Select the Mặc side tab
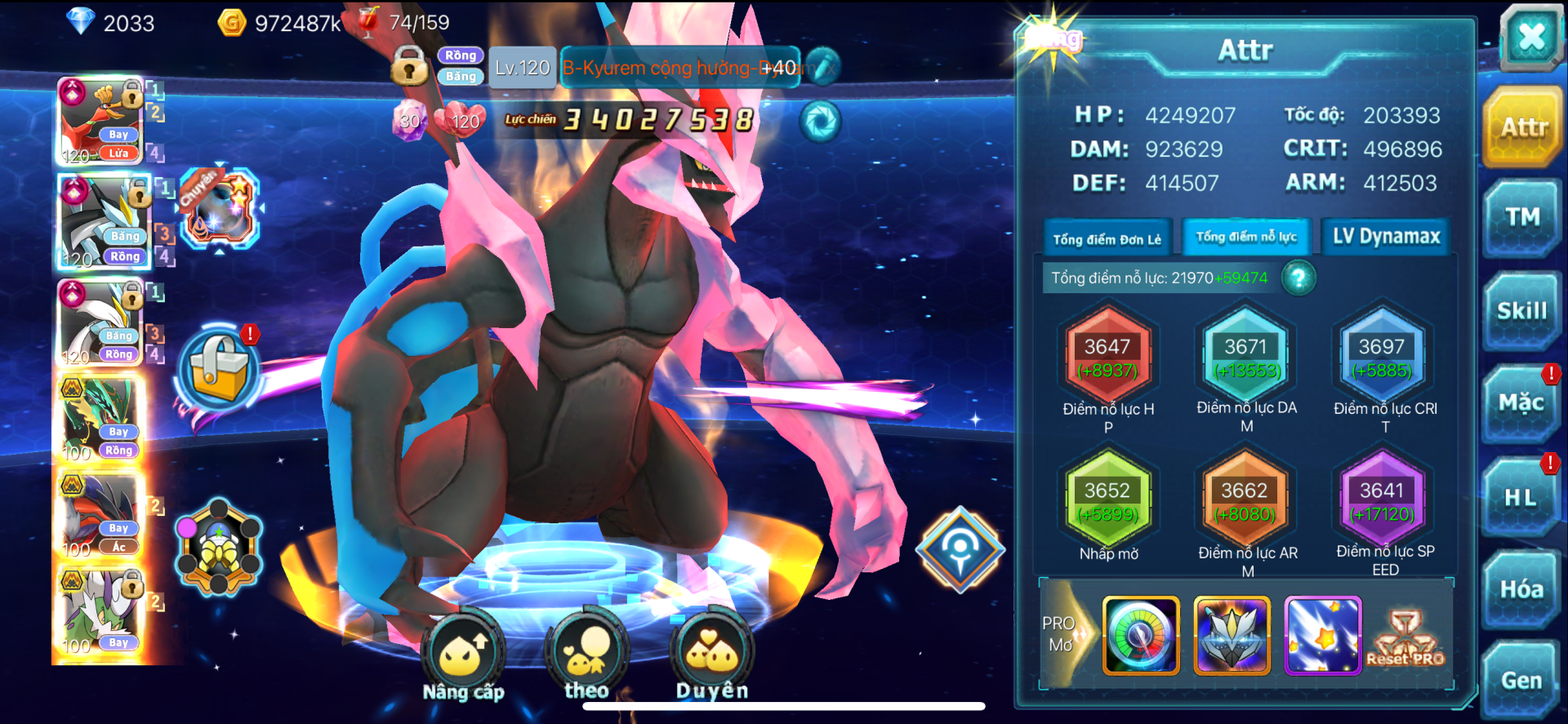 click(1521, 403)
